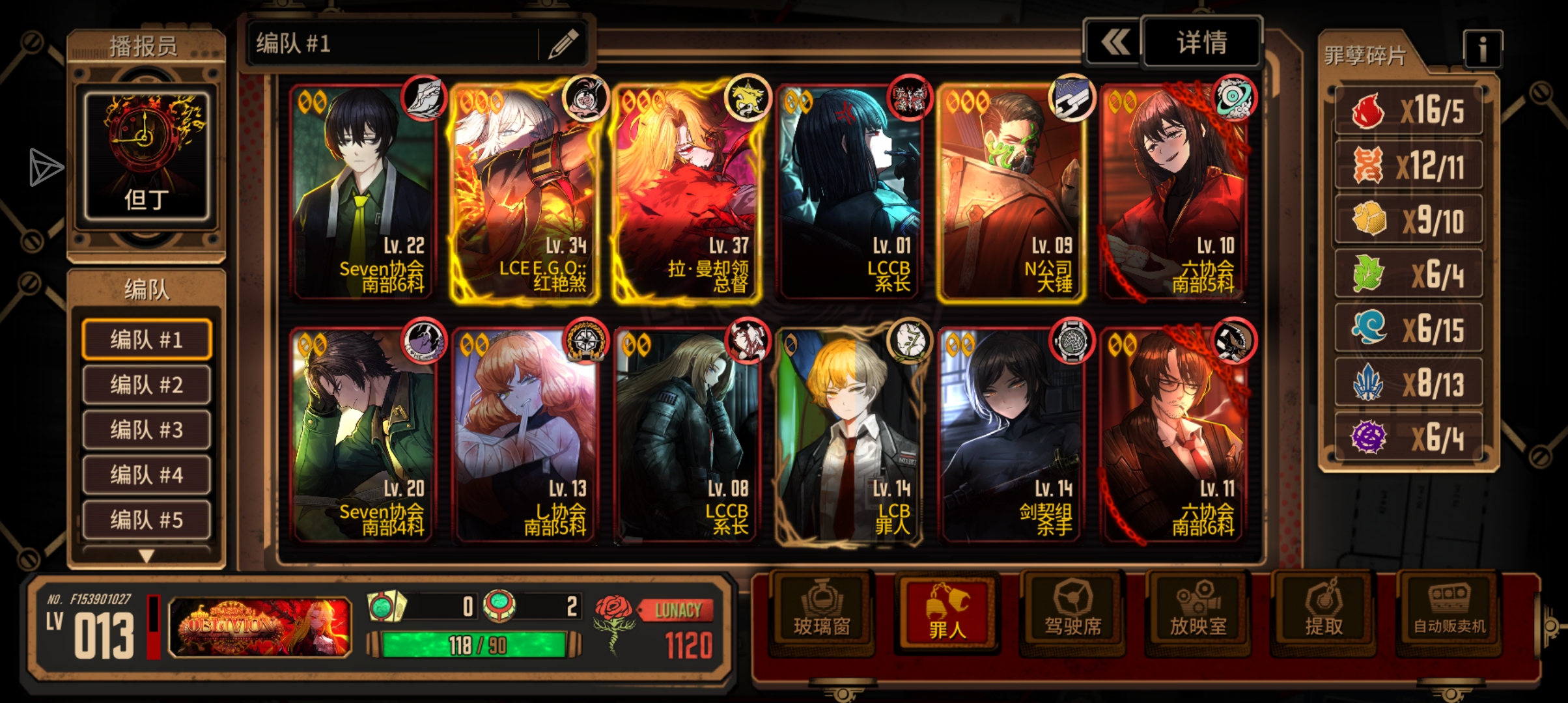The width and height of the screenshot is (1568, 703).
Task: Show sin fragment info button
Action: tap(1482, 49)
